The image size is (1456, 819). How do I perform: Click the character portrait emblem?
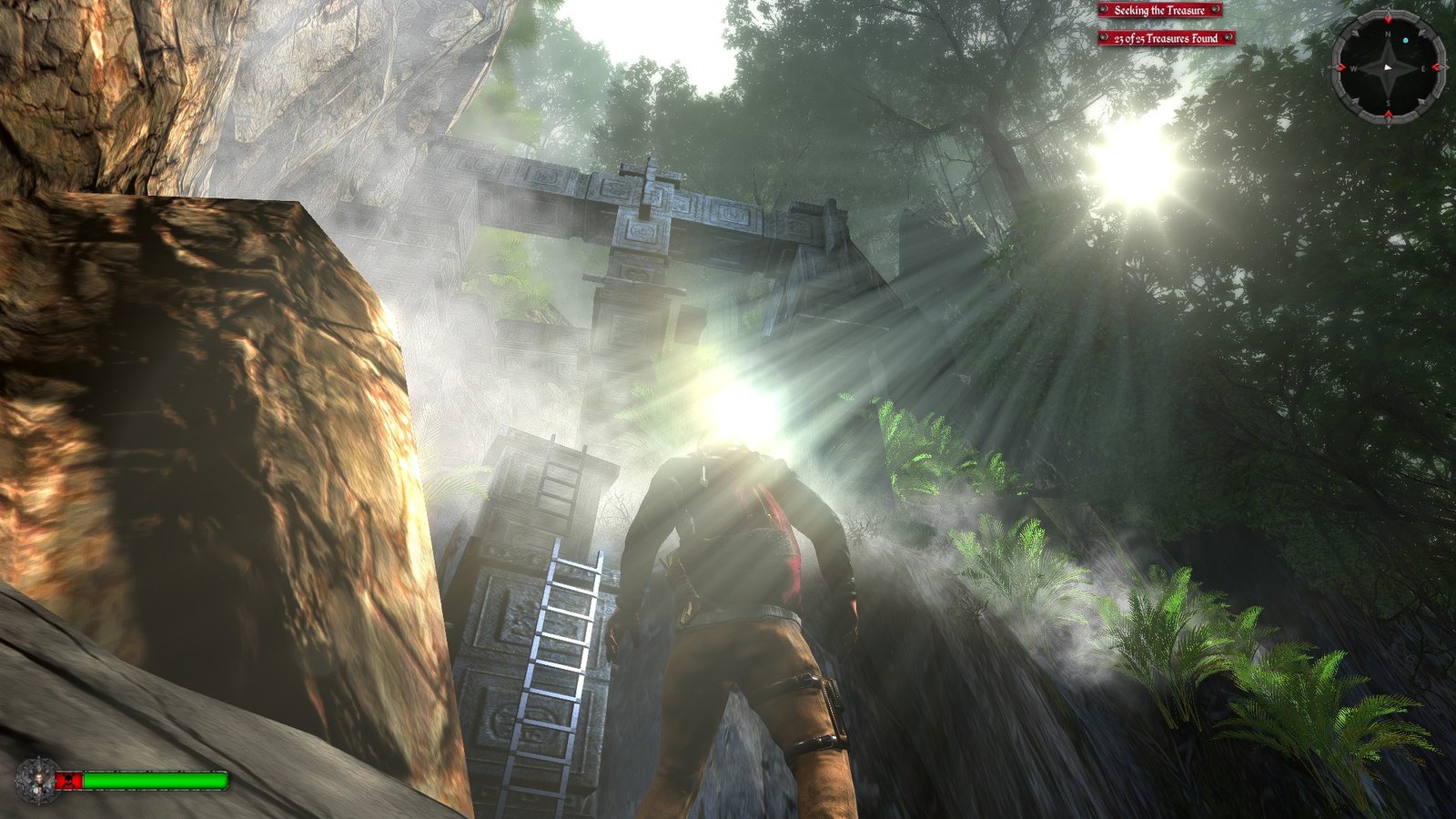pyautogui.click(x=36, y=780)
